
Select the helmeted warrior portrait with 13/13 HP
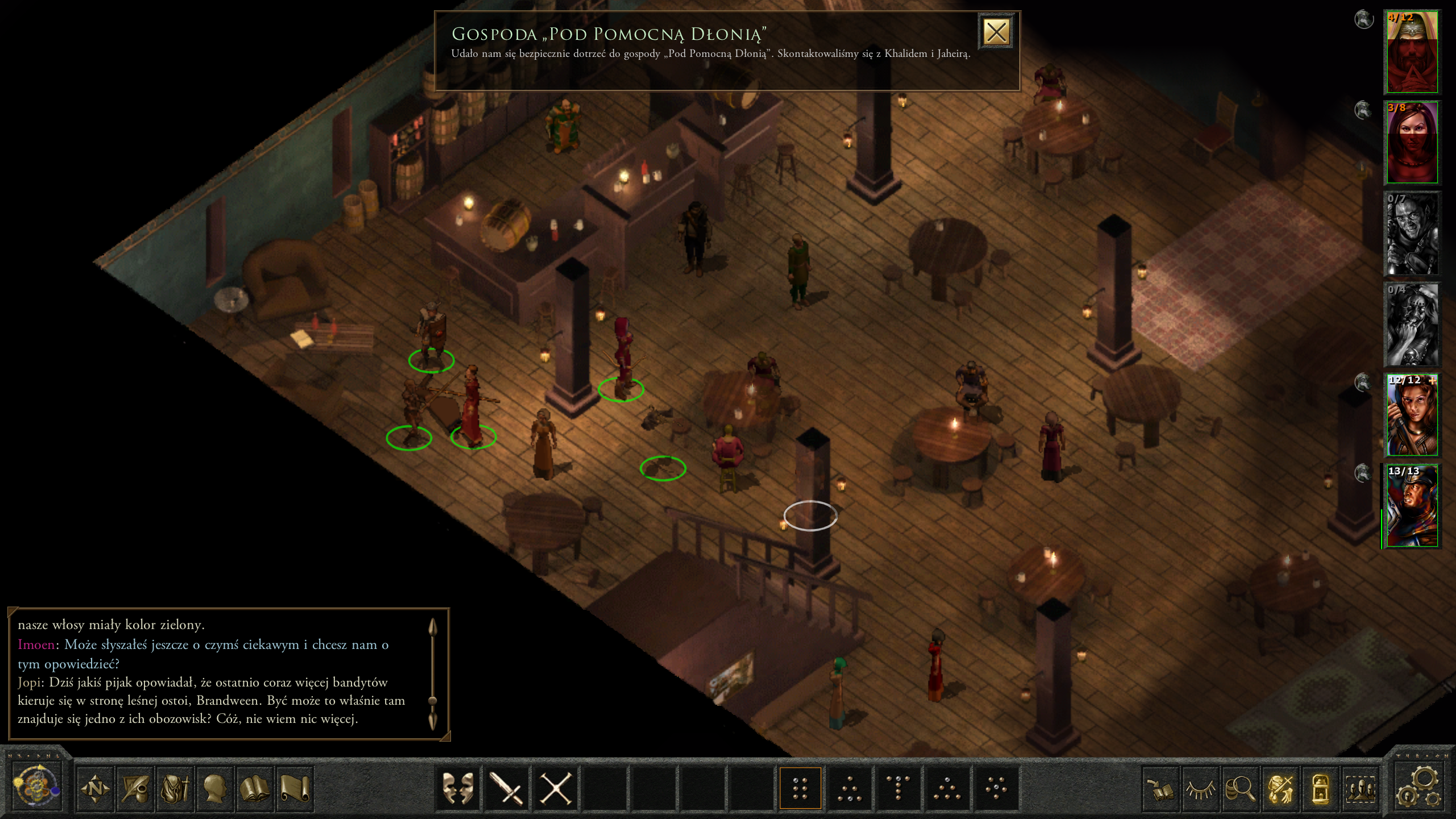point(1412,507)
